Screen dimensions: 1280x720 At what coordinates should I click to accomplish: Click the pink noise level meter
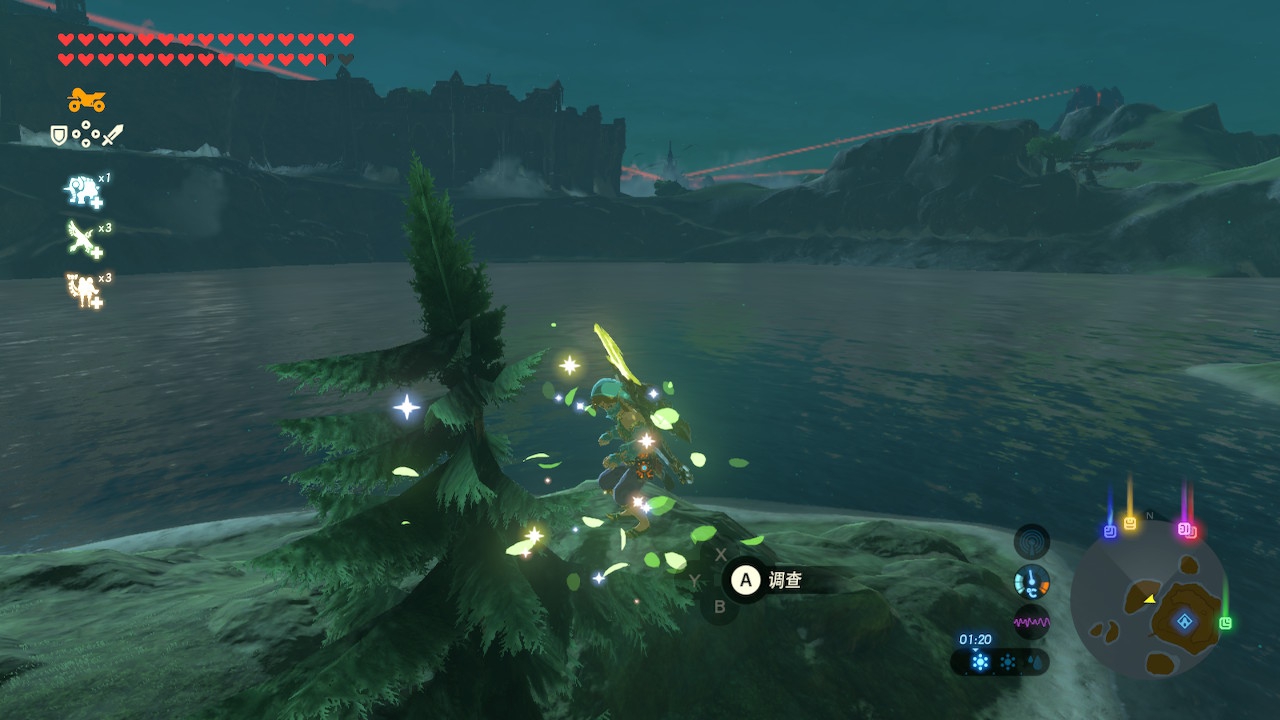[1032, 622]
